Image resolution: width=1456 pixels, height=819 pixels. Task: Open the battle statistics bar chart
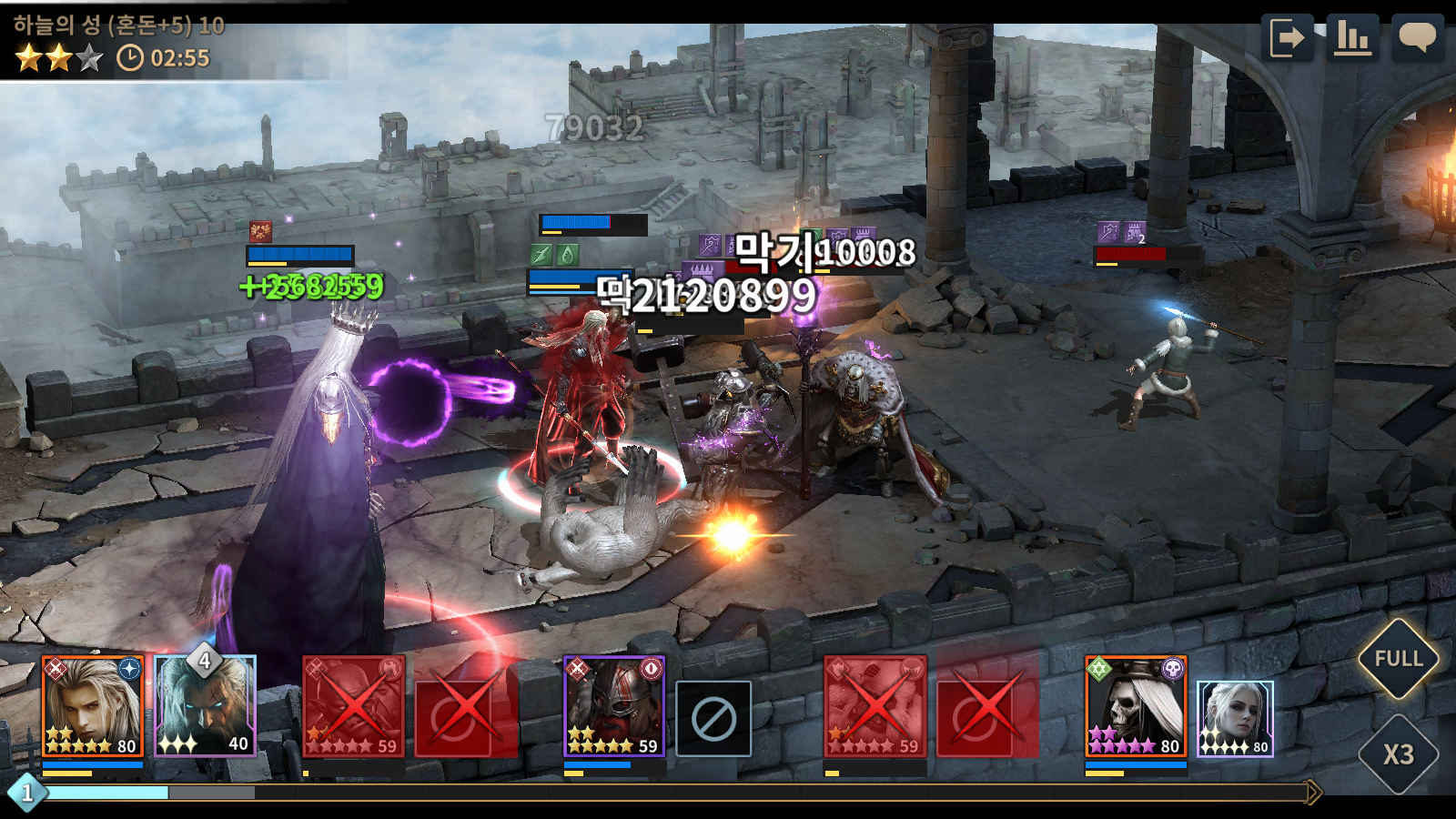click(1353, 38)
